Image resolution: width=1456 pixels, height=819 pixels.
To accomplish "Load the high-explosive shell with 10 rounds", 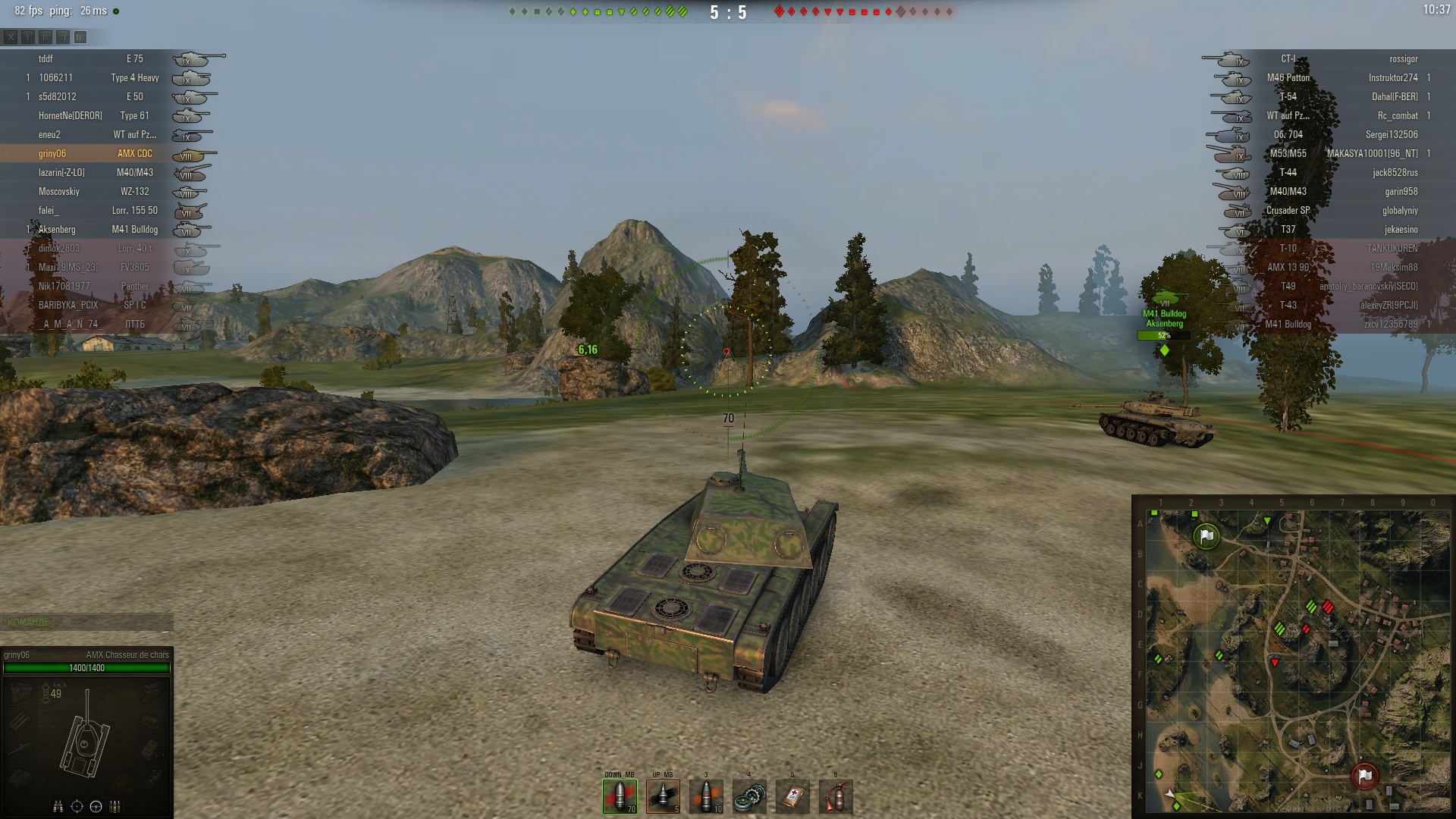I will [x=706, y=796].
